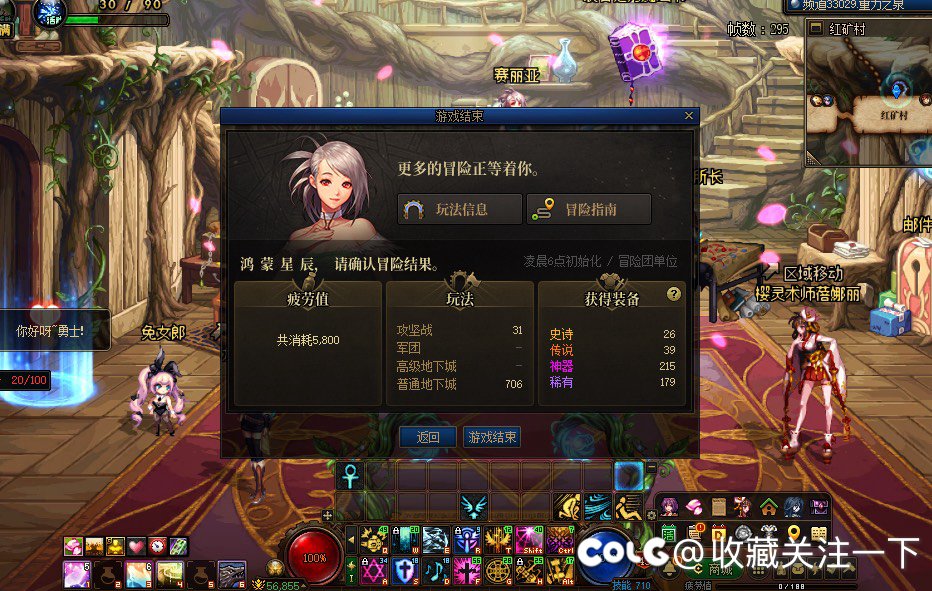Toggle the minimap window size button
The image size is (932, 591).
[x=814, y=29]
